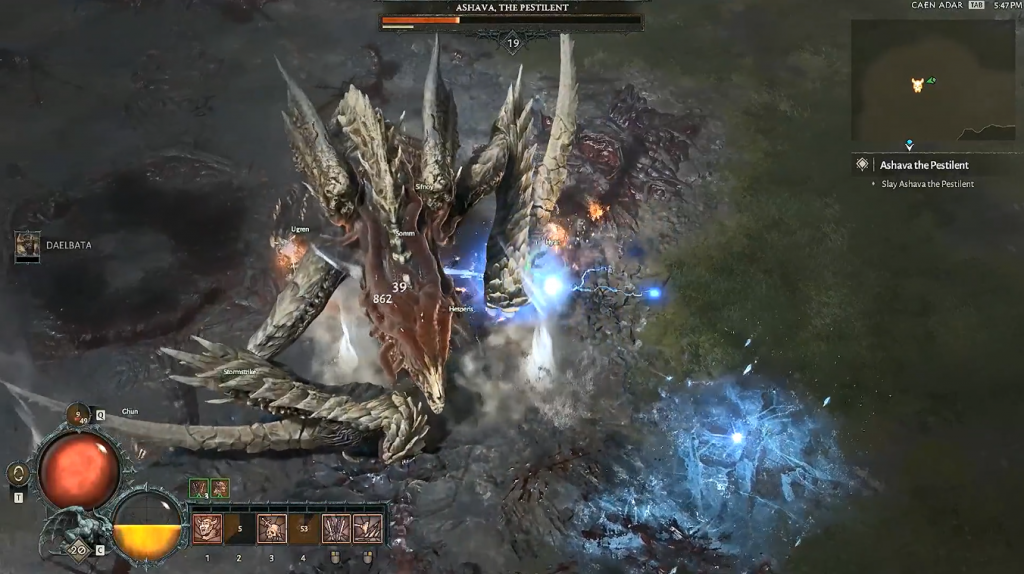Click the boss icon on the minimap
Image resolution: width=1024 pixels, height=574 pixels.
[x=917, y=85]
